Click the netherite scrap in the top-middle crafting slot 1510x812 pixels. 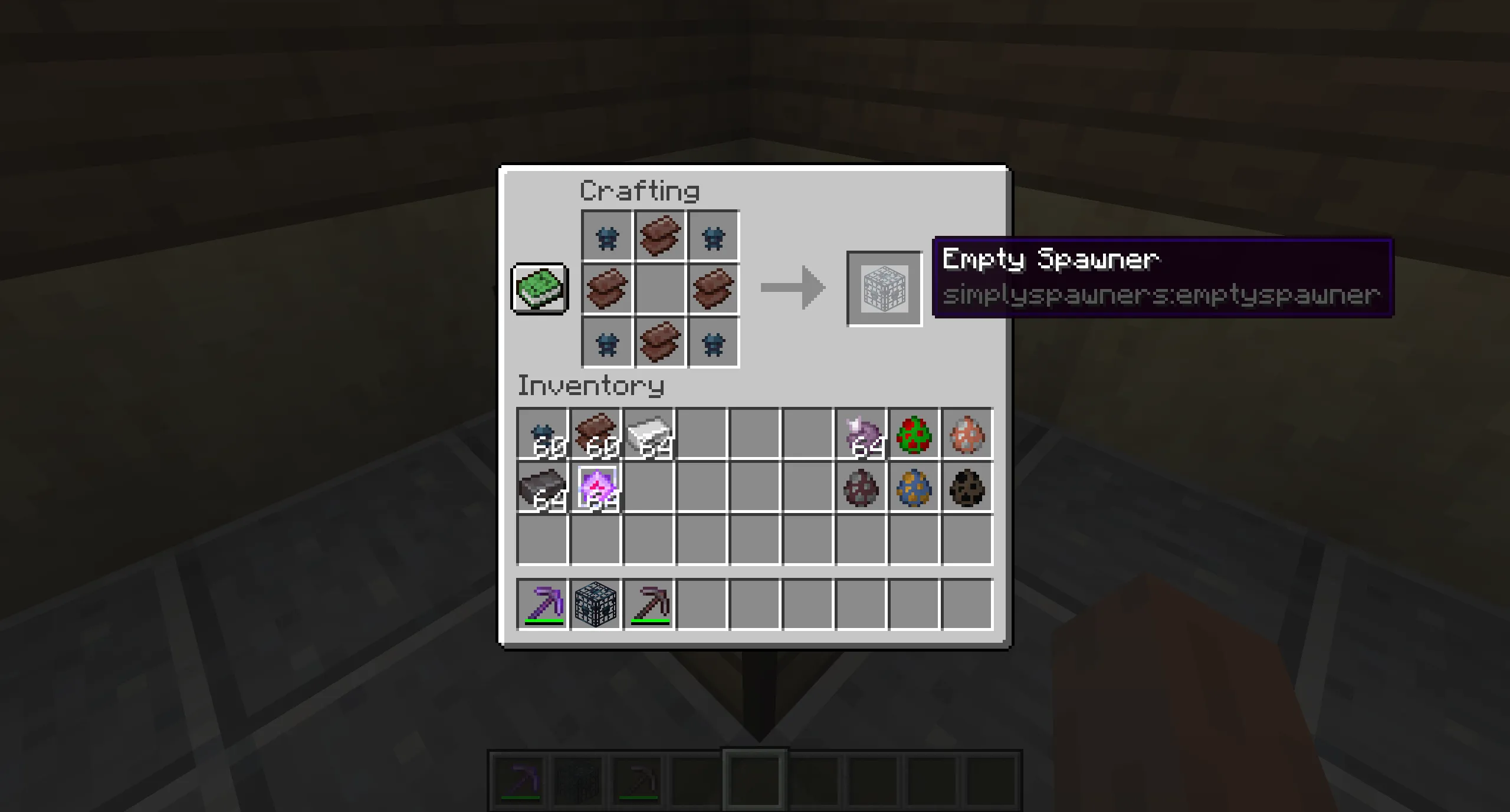[659, 236]
